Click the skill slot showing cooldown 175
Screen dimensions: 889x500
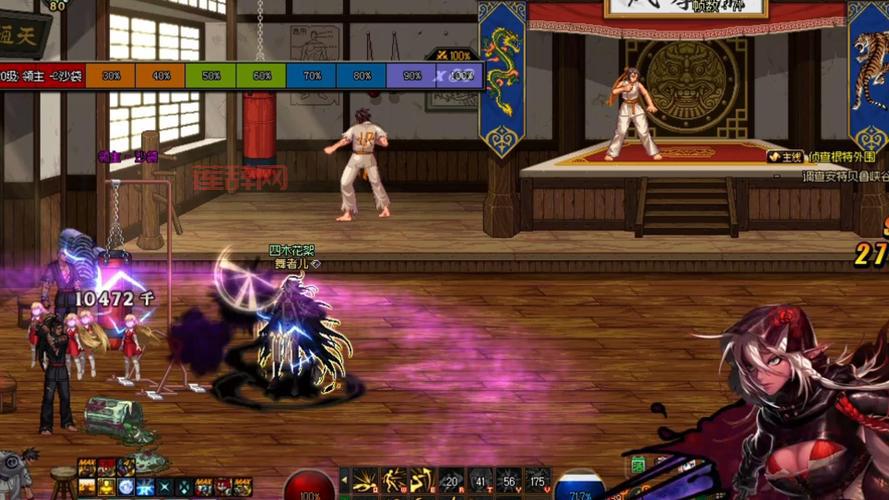point(538,481)
